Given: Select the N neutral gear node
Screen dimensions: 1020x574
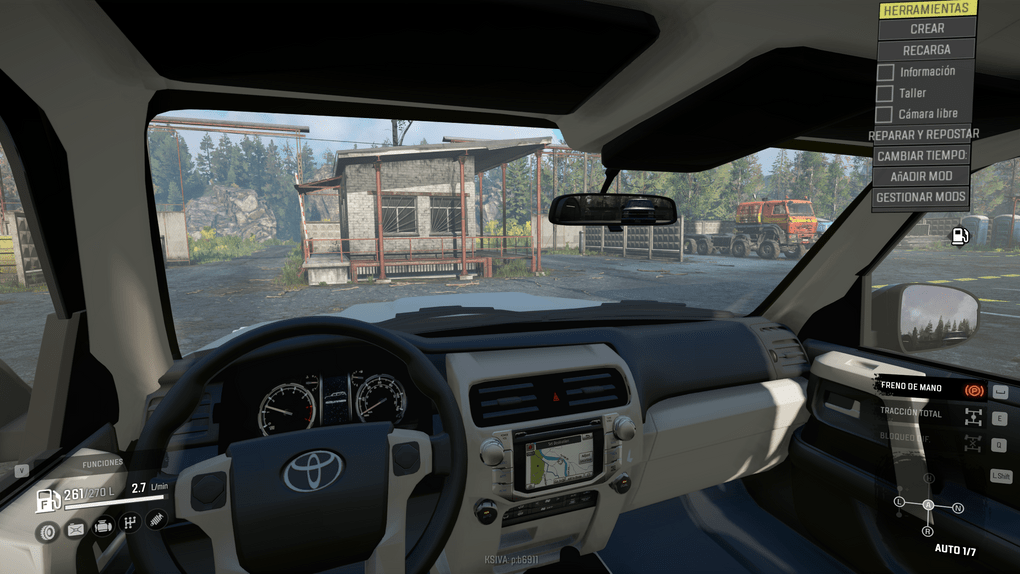Looking at the screenshot, I should (958, 509).
